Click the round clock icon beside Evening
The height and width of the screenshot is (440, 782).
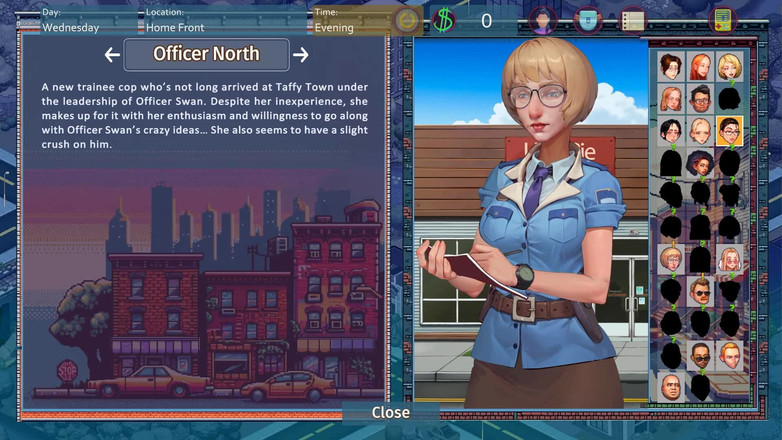point(406,19)
